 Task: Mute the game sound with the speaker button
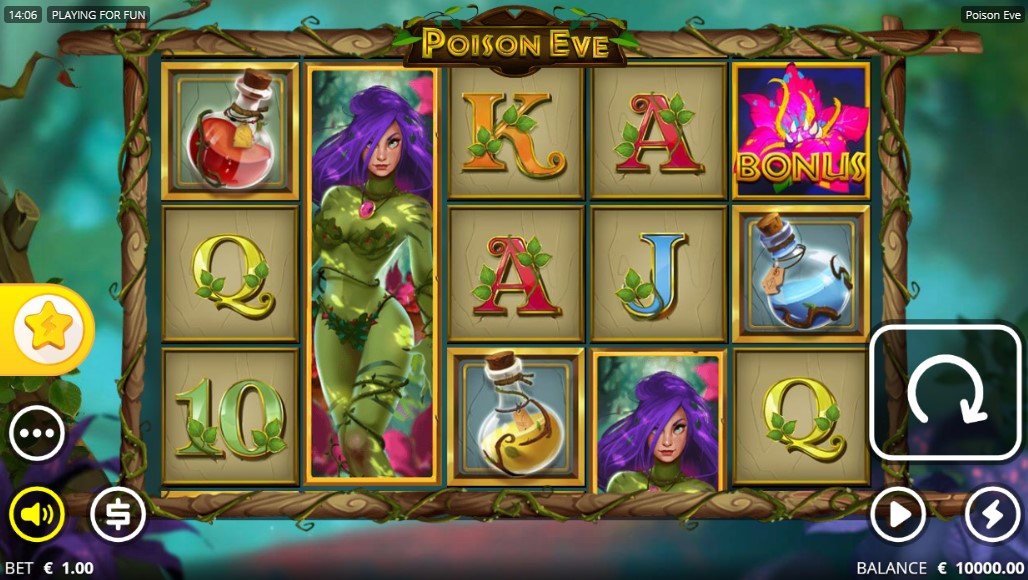coord(37,515)
